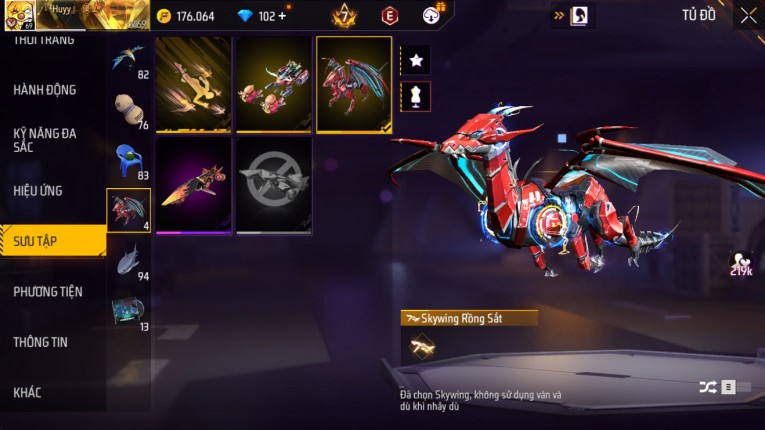
Task: Choose the blue plastic chair subcategory
Action: point(128,161)
